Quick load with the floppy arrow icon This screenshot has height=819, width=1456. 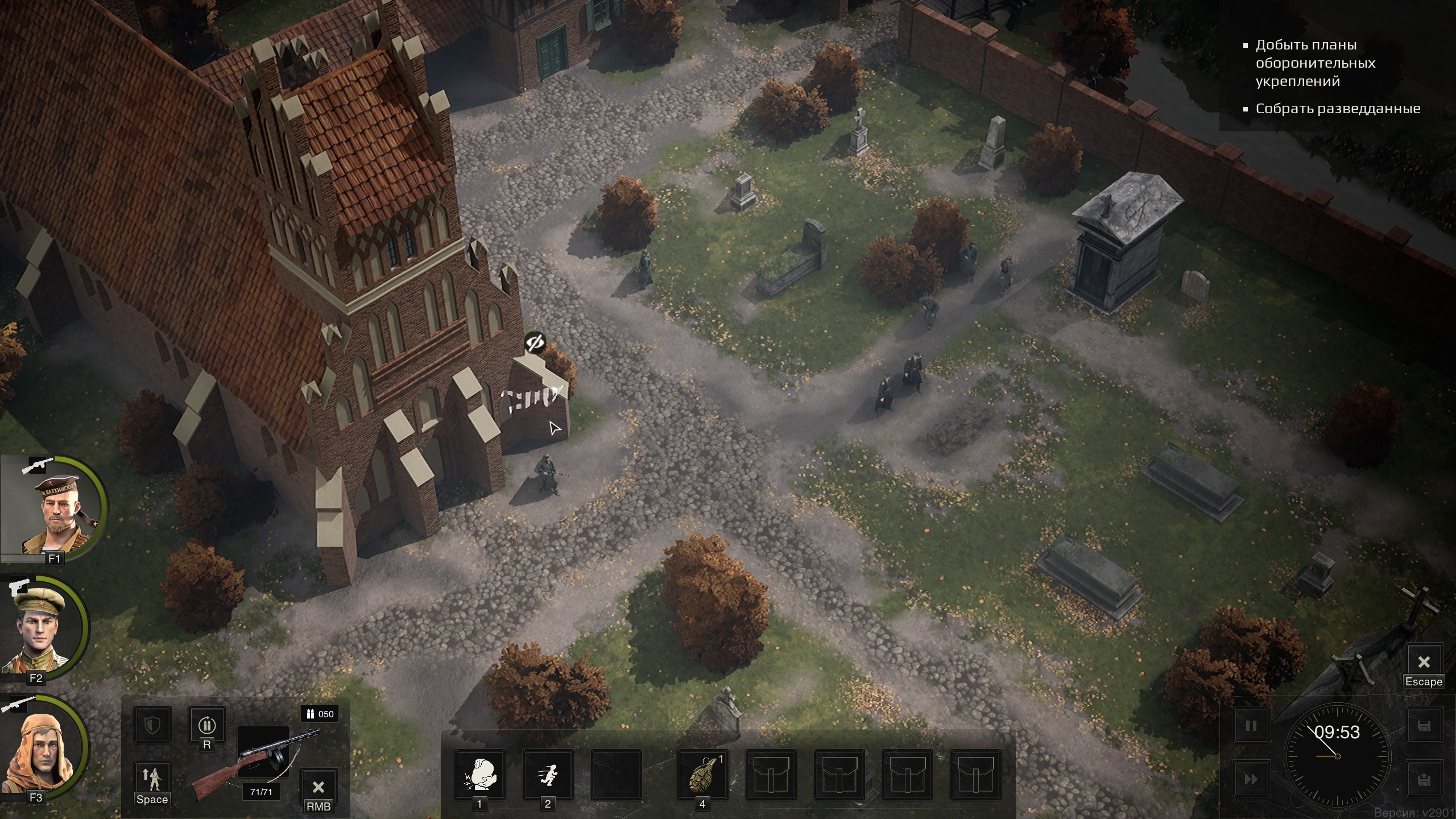pos(1424,779)
